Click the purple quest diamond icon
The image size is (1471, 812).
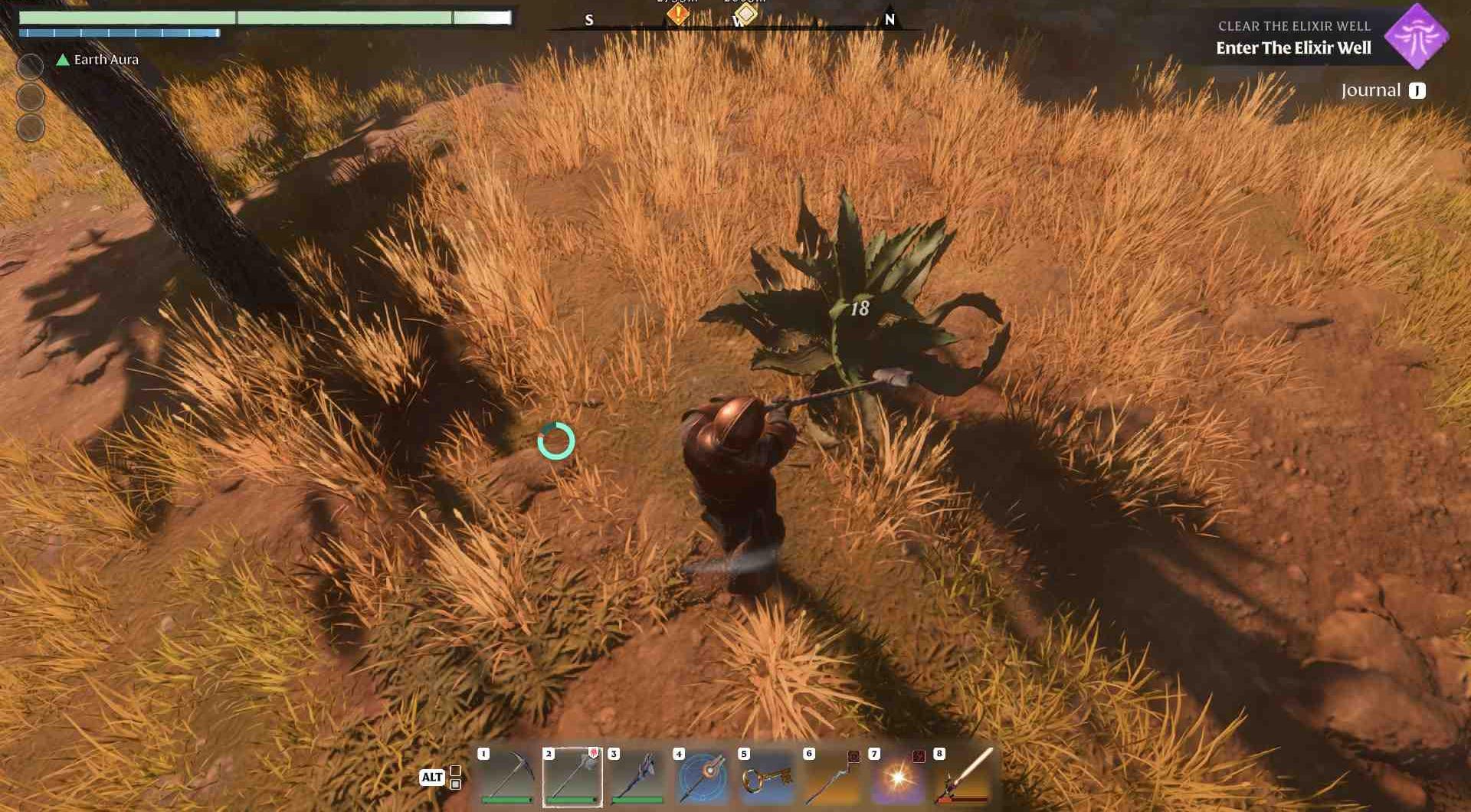click(x=1417, y=36)
